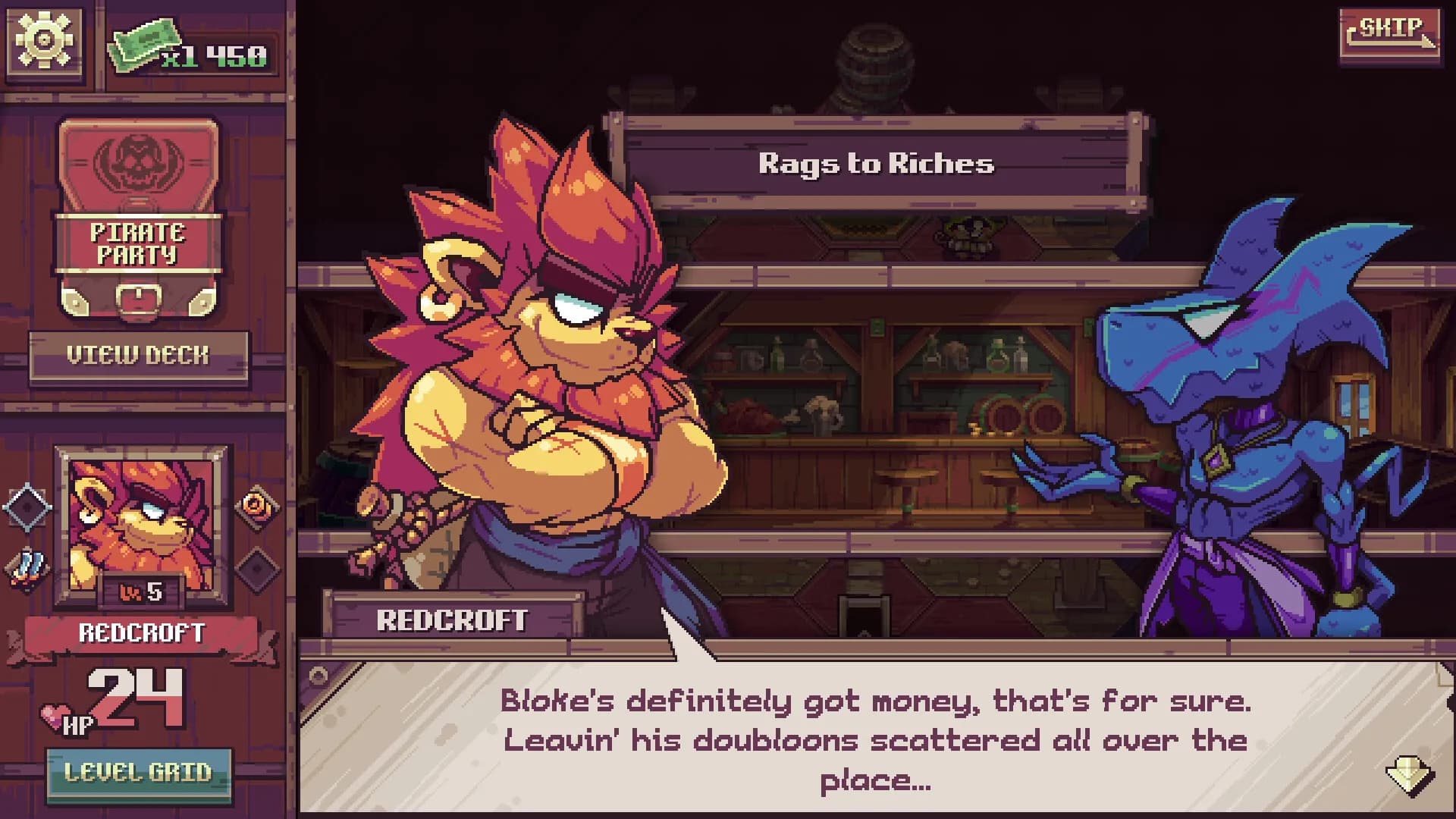
Task: Open the View Deck screen
Action: pyautogui.click(x=136, y=353)
